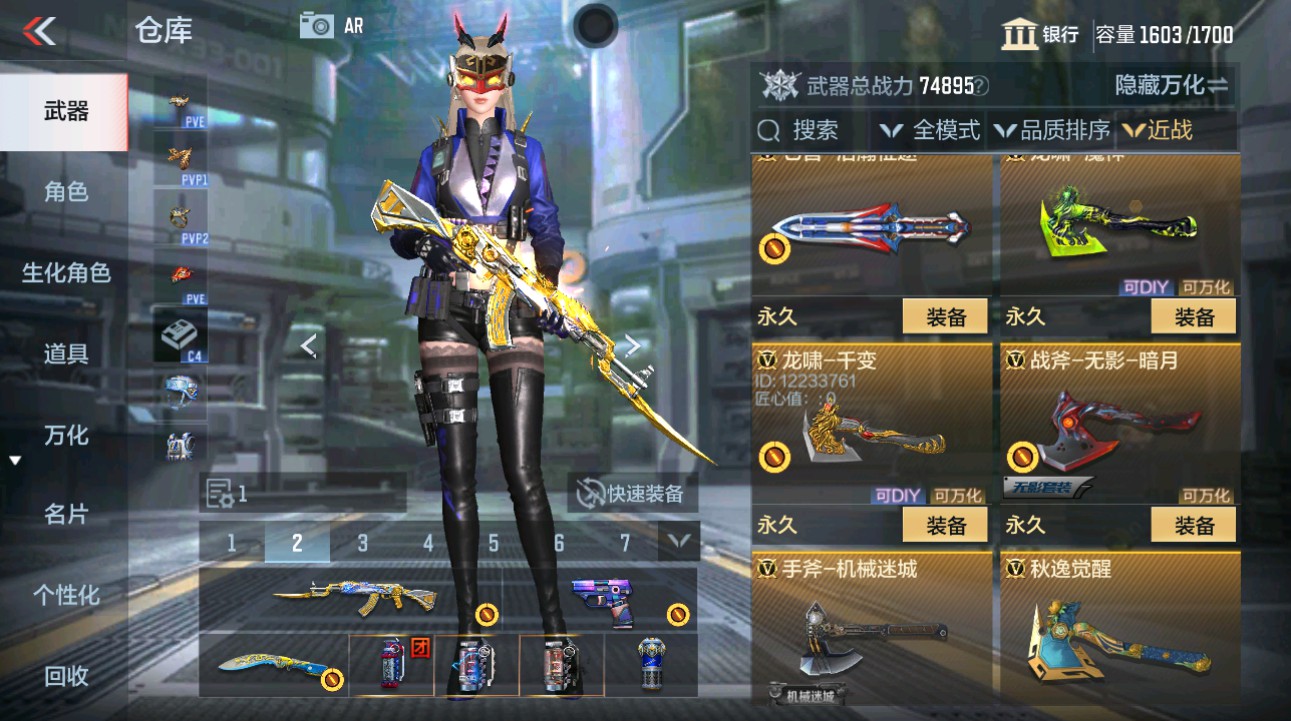Click the AR camera icon
The height and width of the screenshot is (721, 1291).
coord(319,25)
